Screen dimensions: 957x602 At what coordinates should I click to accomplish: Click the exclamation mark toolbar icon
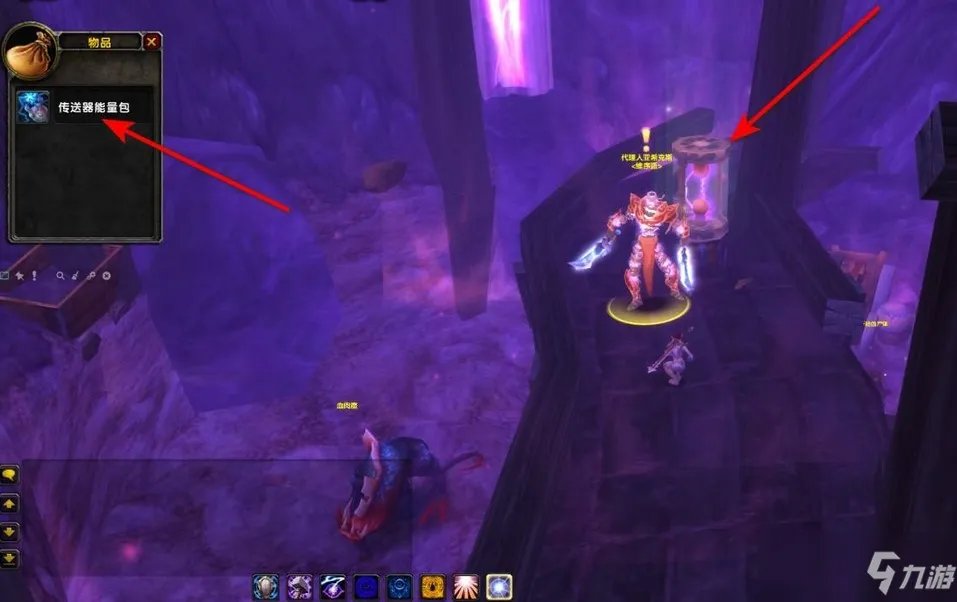[32, 275]
